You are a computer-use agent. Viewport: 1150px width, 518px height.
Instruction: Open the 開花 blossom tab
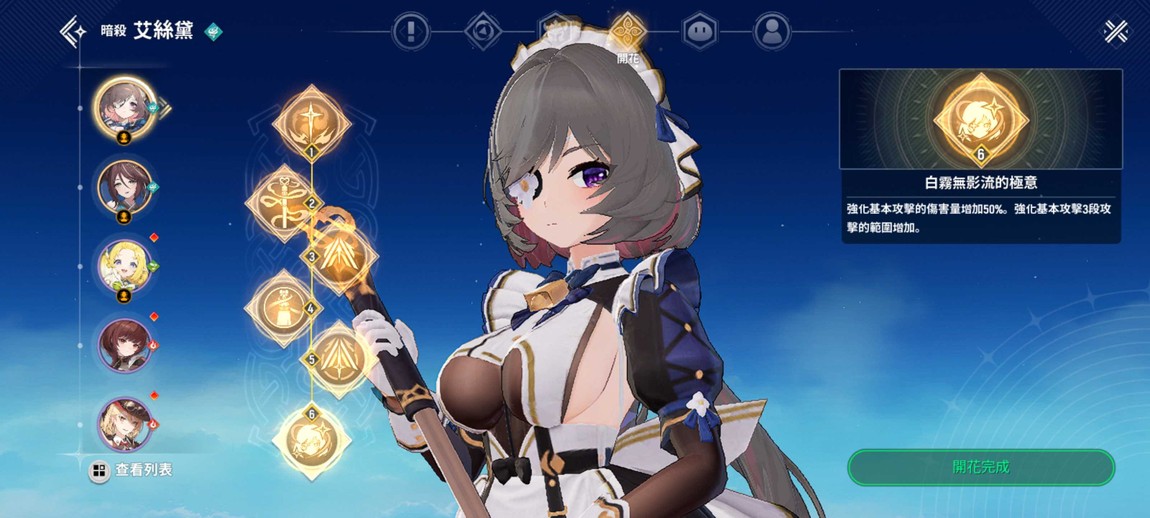pos(627,32)
